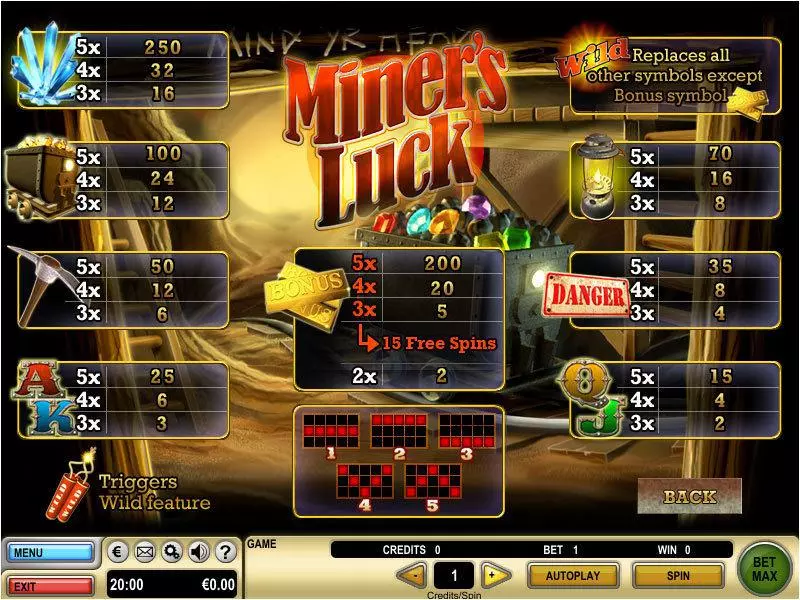The height and width of the screenshot is (600, 800).
Task: Open the gears settings icon
Action: [171, 552]
